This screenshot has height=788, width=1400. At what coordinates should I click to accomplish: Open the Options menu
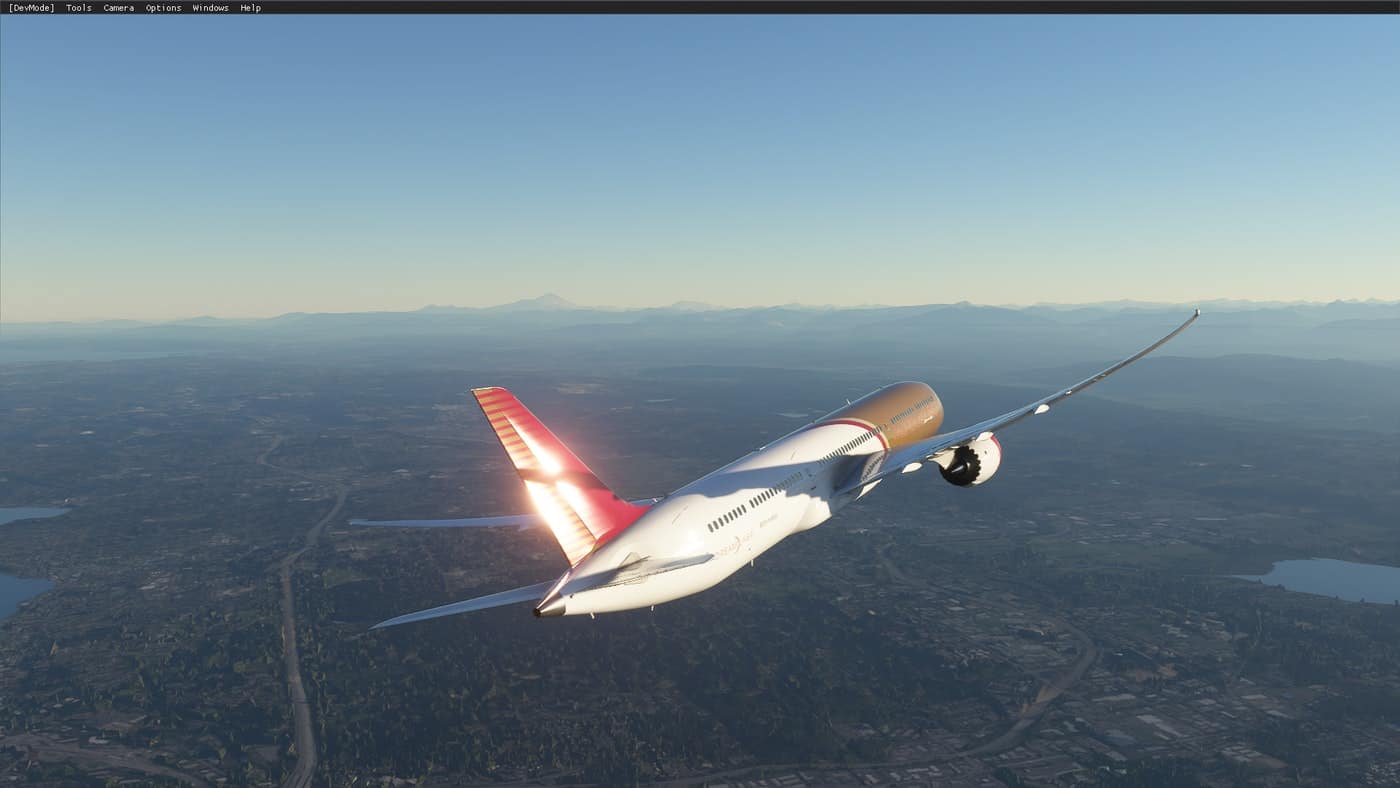click(x=163, y=8)
